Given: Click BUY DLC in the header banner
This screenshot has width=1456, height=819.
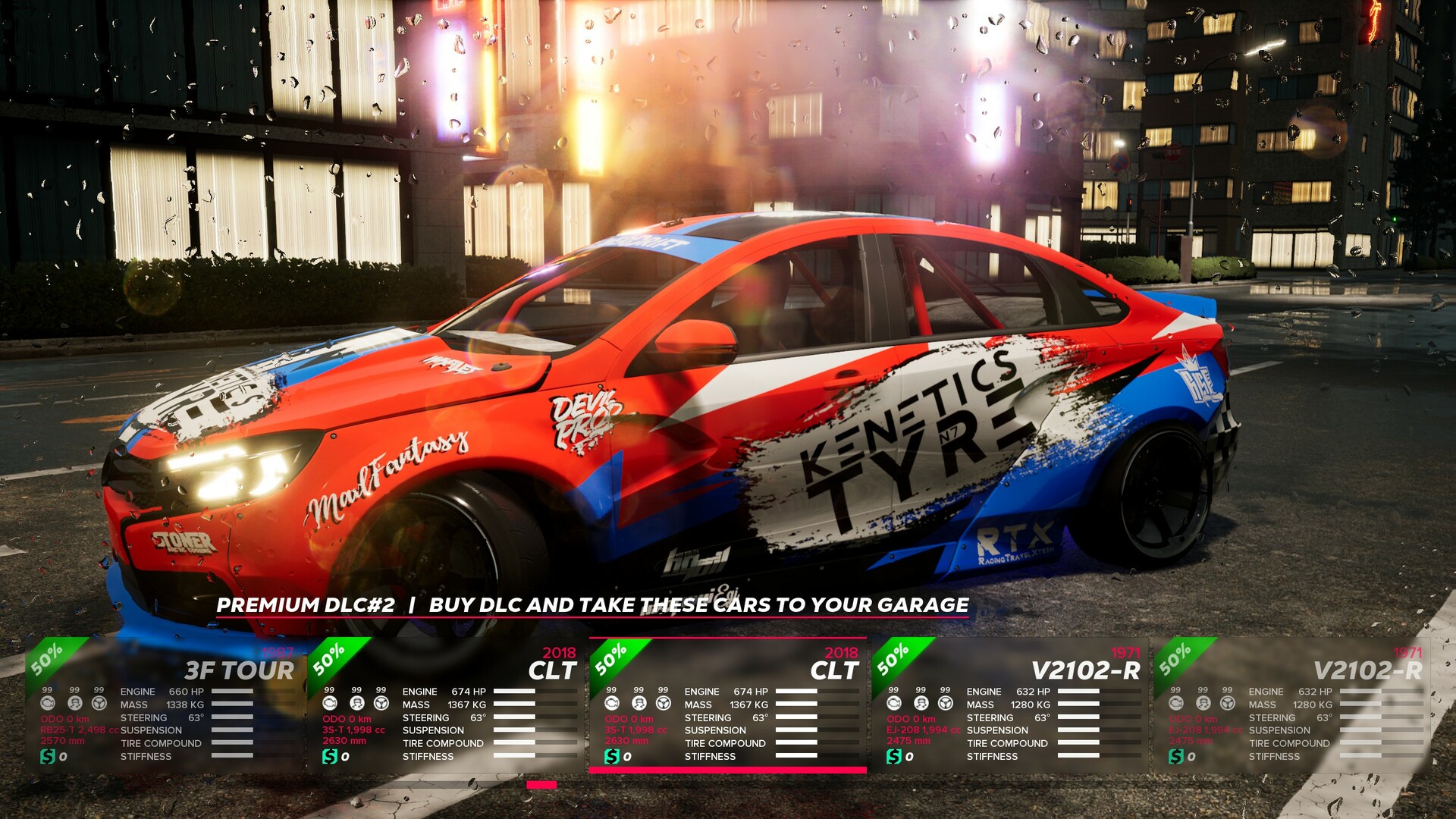Looking at the screenshot, I should [473, 605].
